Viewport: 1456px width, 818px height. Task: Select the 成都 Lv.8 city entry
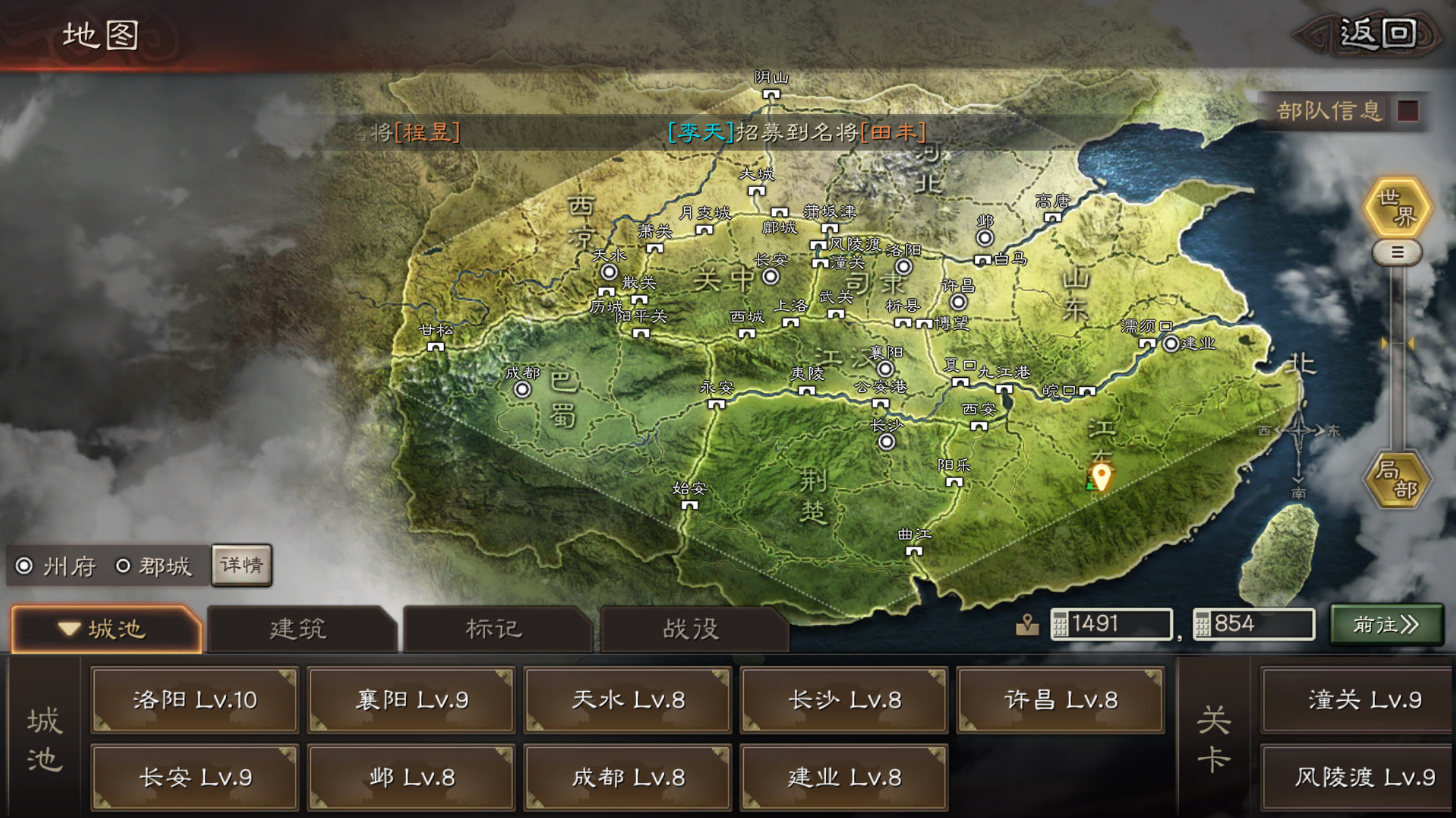pos(628,777)
